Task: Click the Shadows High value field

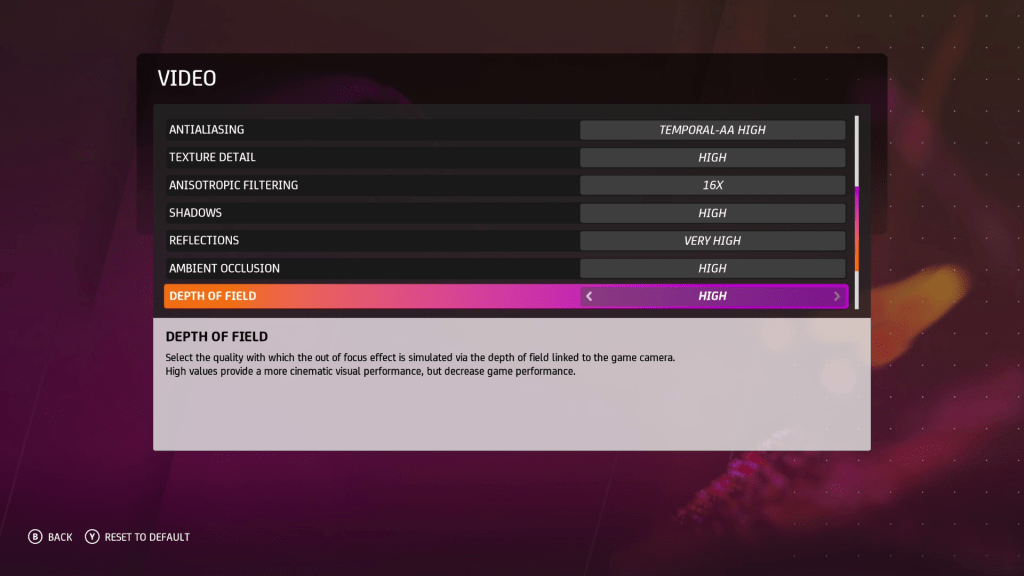Action: 712,213
